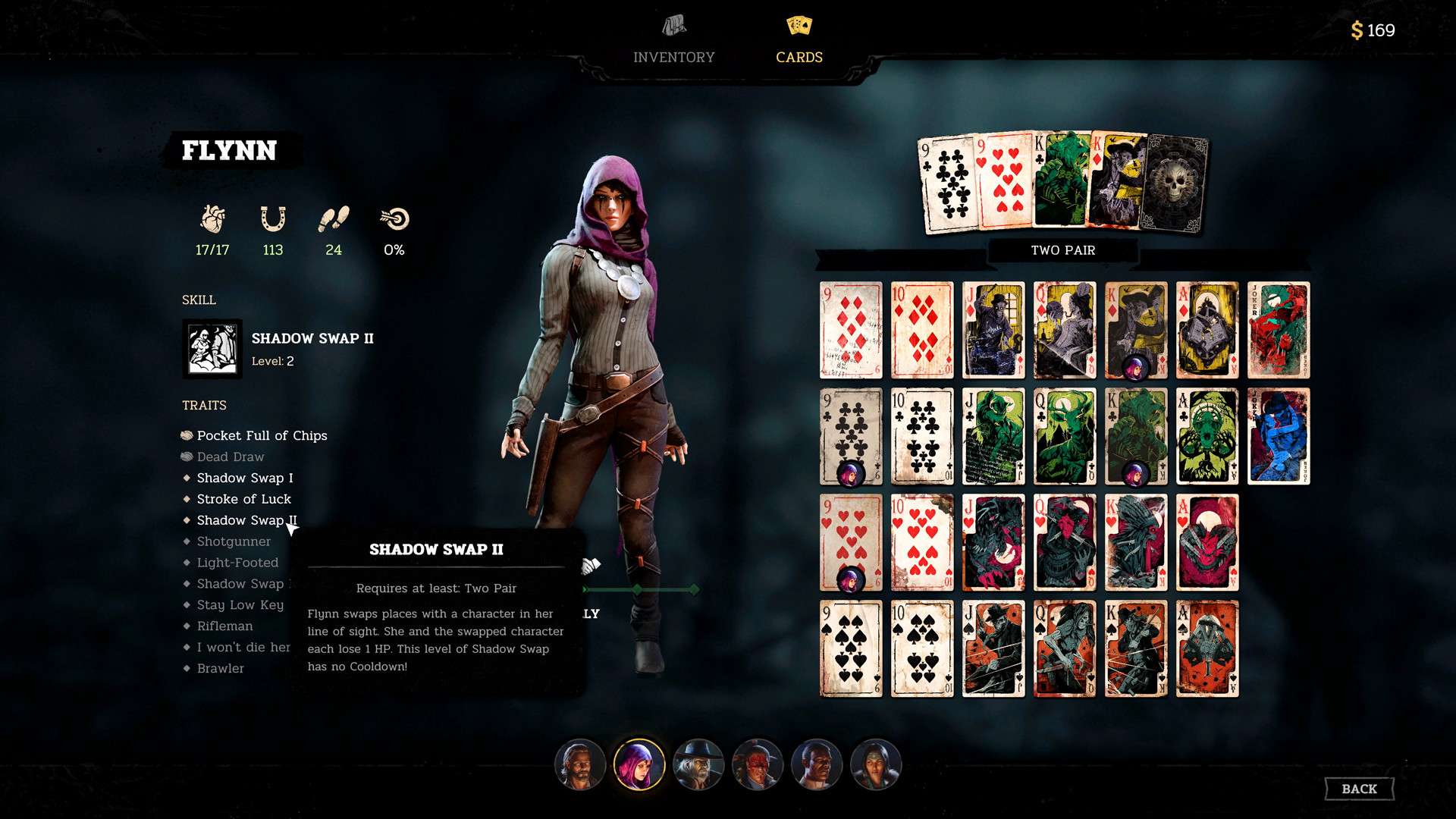Click the skull card in the hand

pyautogui.click(x=1175, y=184)
